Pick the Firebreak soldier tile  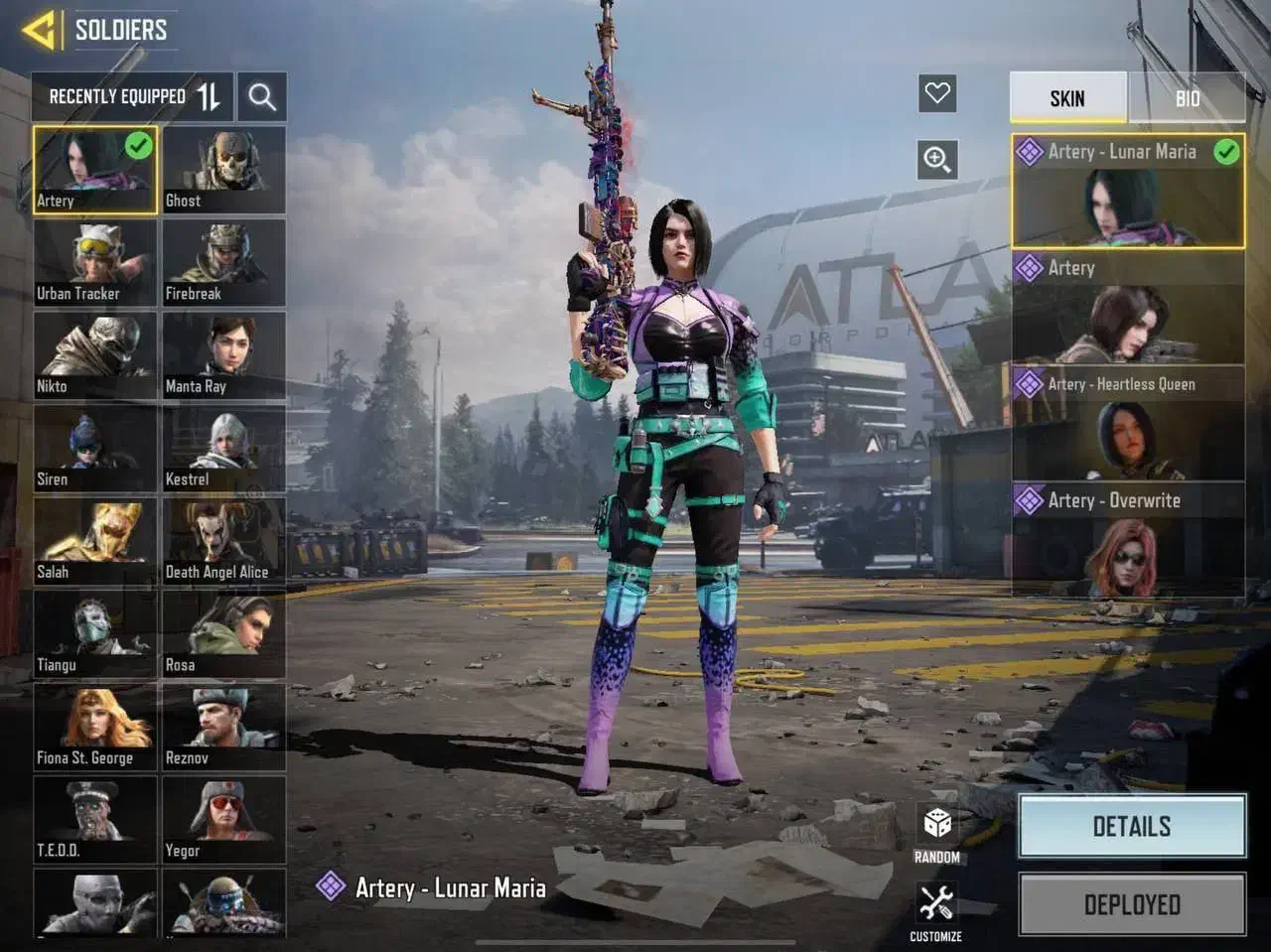[223, 262]
